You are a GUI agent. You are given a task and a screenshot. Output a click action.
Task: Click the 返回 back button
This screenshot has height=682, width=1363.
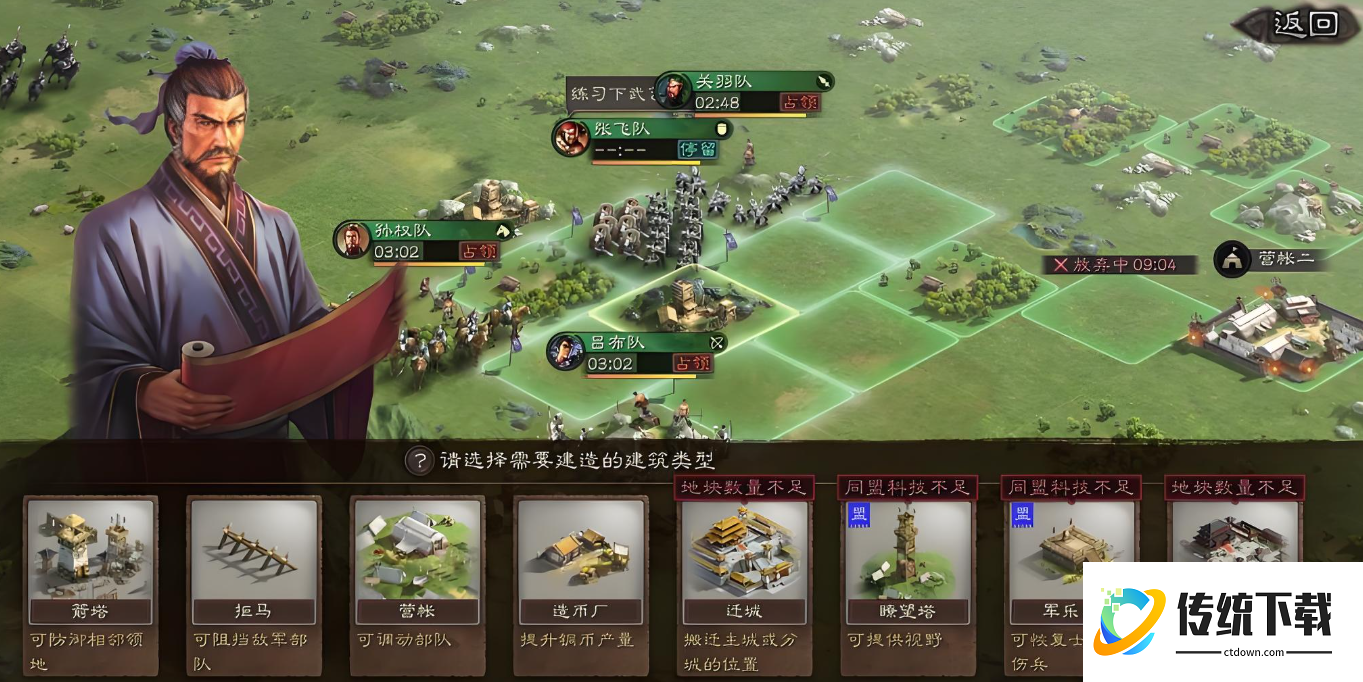pos(1303,25)
